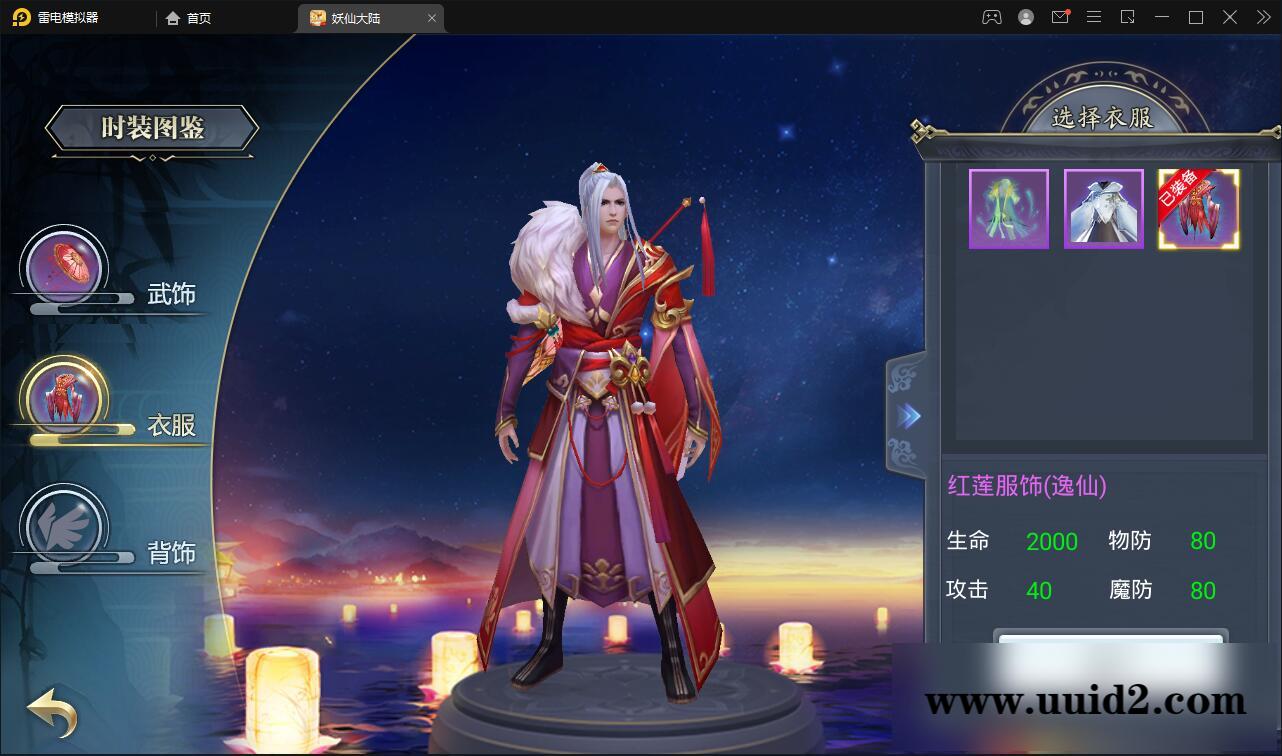Select the 衣服 clothes category icon
This screenshot has width=1282, height=756.
coord(65,398)
